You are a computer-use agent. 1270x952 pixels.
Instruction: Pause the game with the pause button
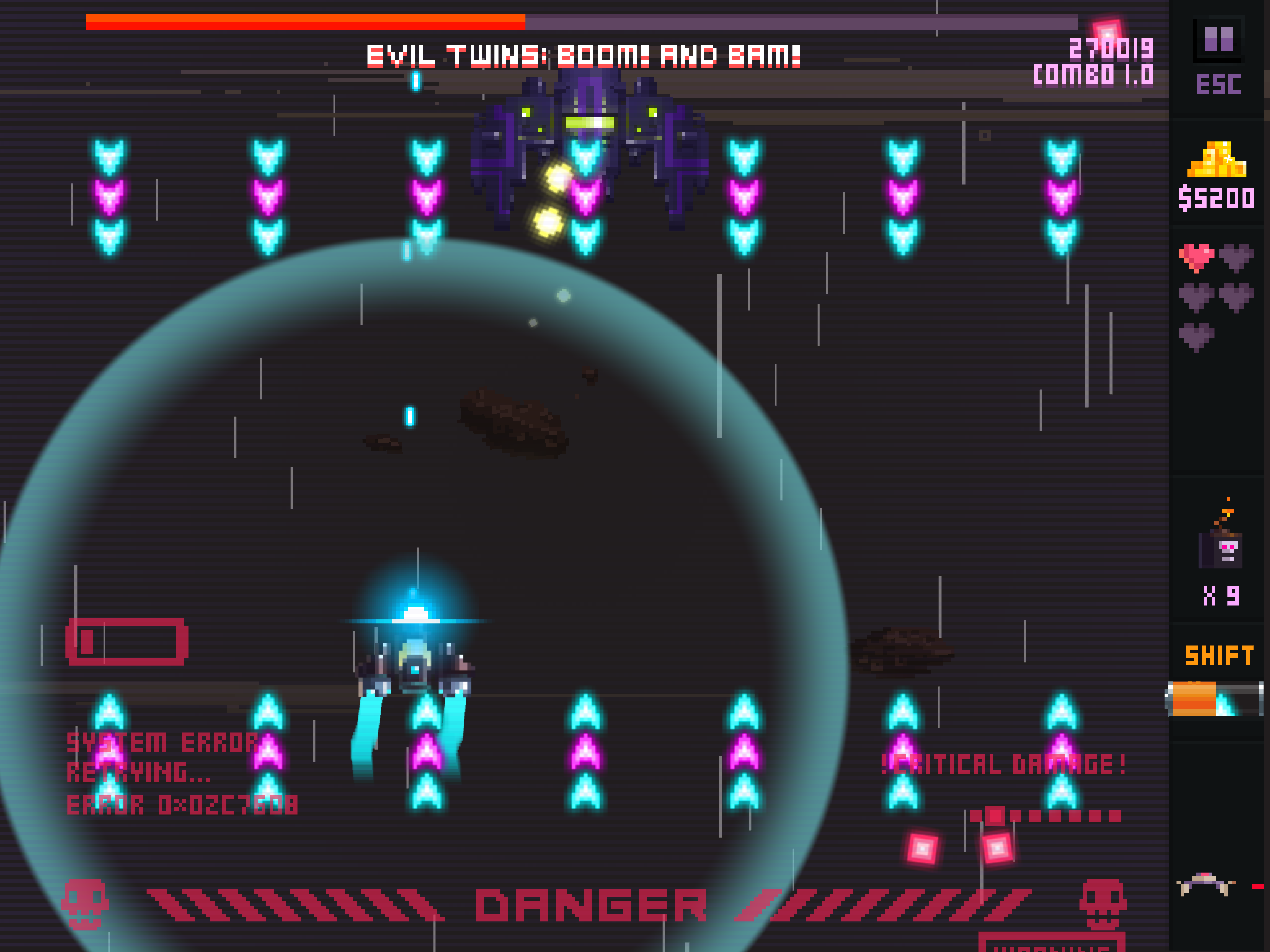coord(1219,38)
